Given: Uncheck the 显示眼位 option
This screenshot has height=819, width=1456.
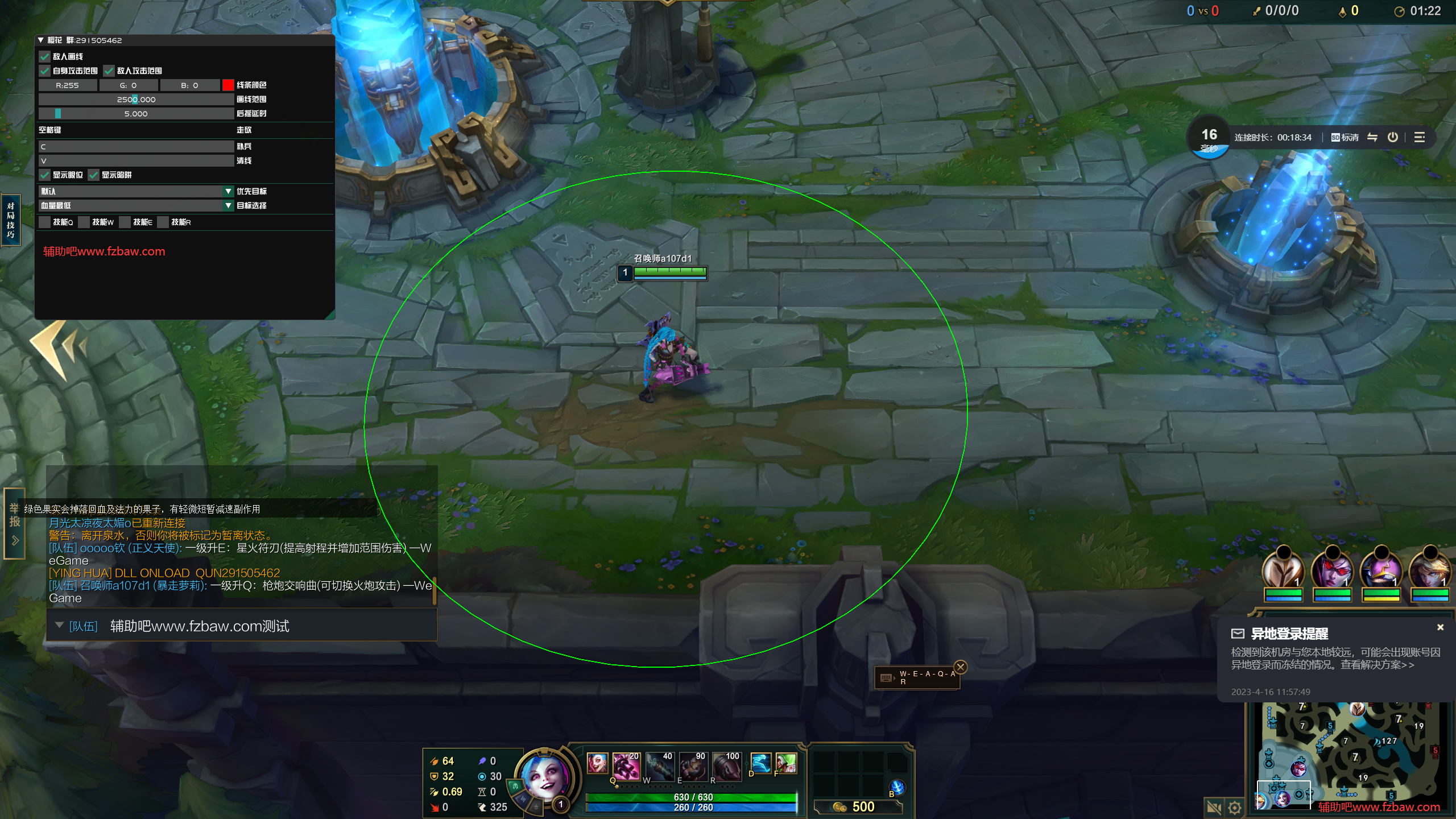Looking at the screenshot, I should (x=45, y=175).
